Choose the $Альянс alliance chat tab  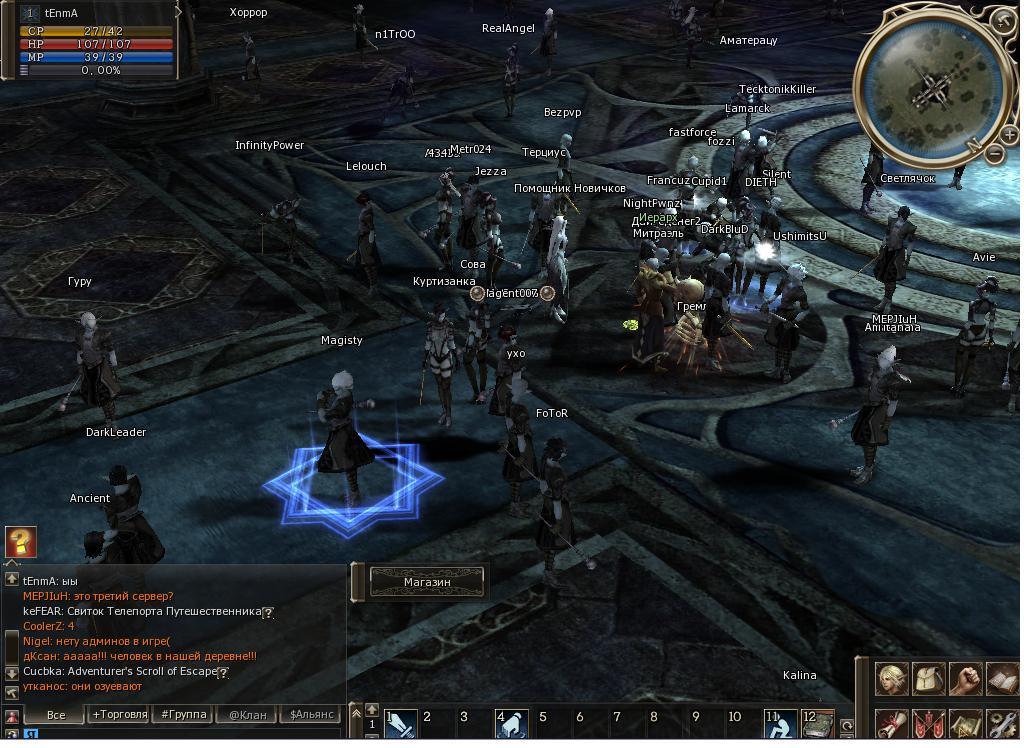tap(311, 715)
